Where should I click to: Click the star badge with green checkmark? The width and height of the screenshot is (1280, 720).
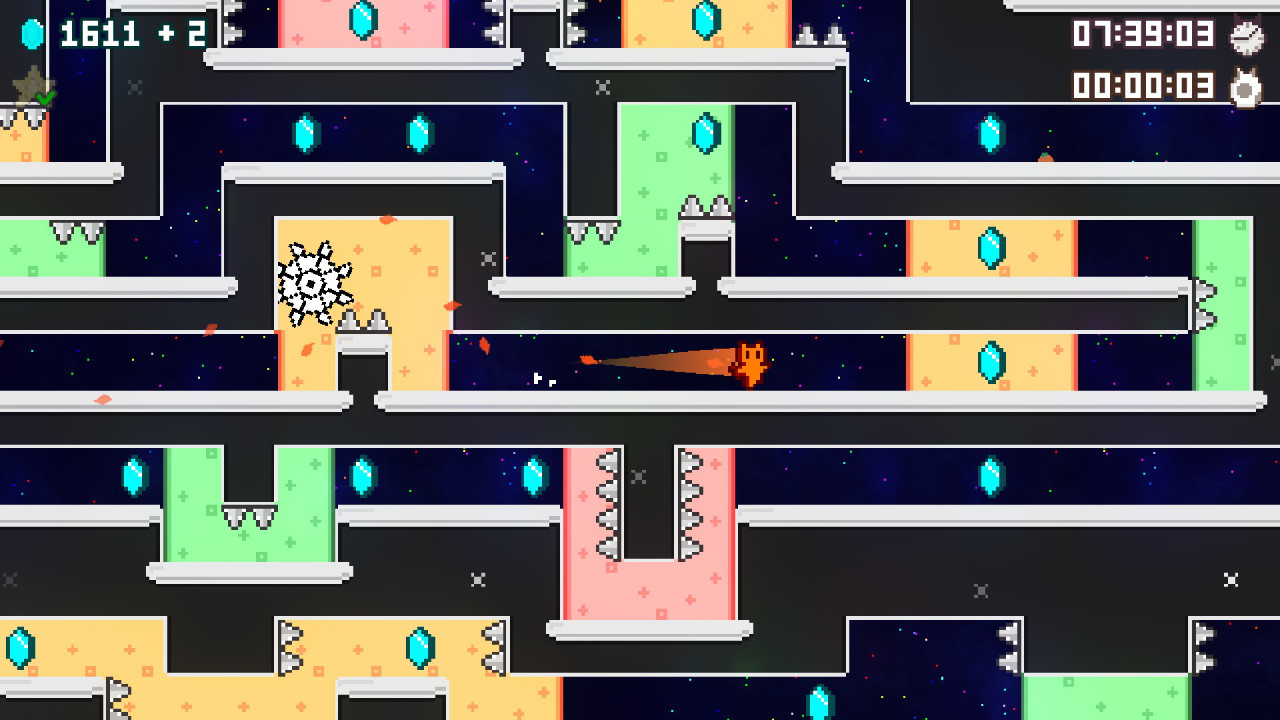pos(32,86)
